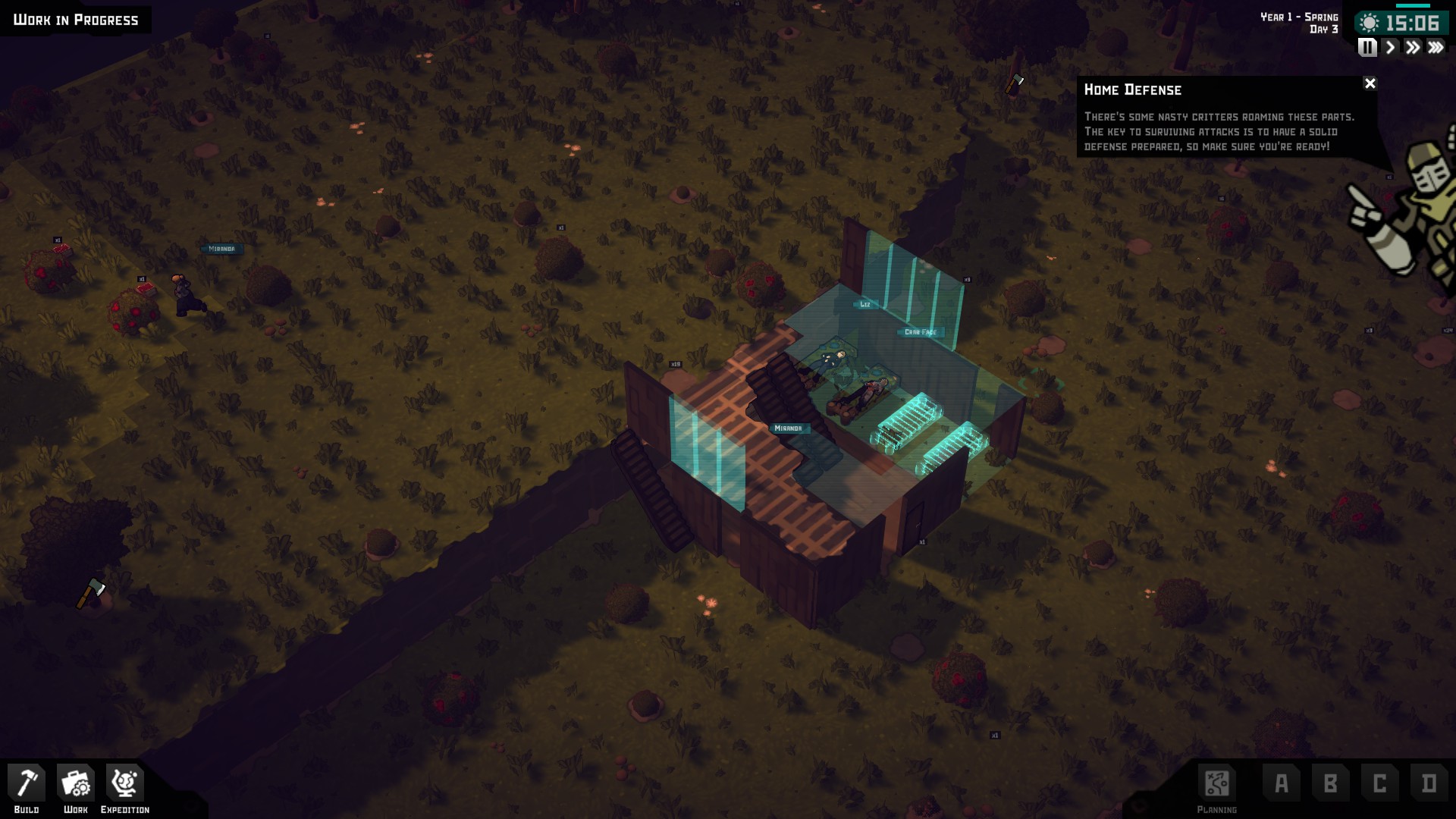The height and width of the screenshot is (819, 1456).
Task: Set game speed to double fast-forward
Action: [x=1412, y=48]
